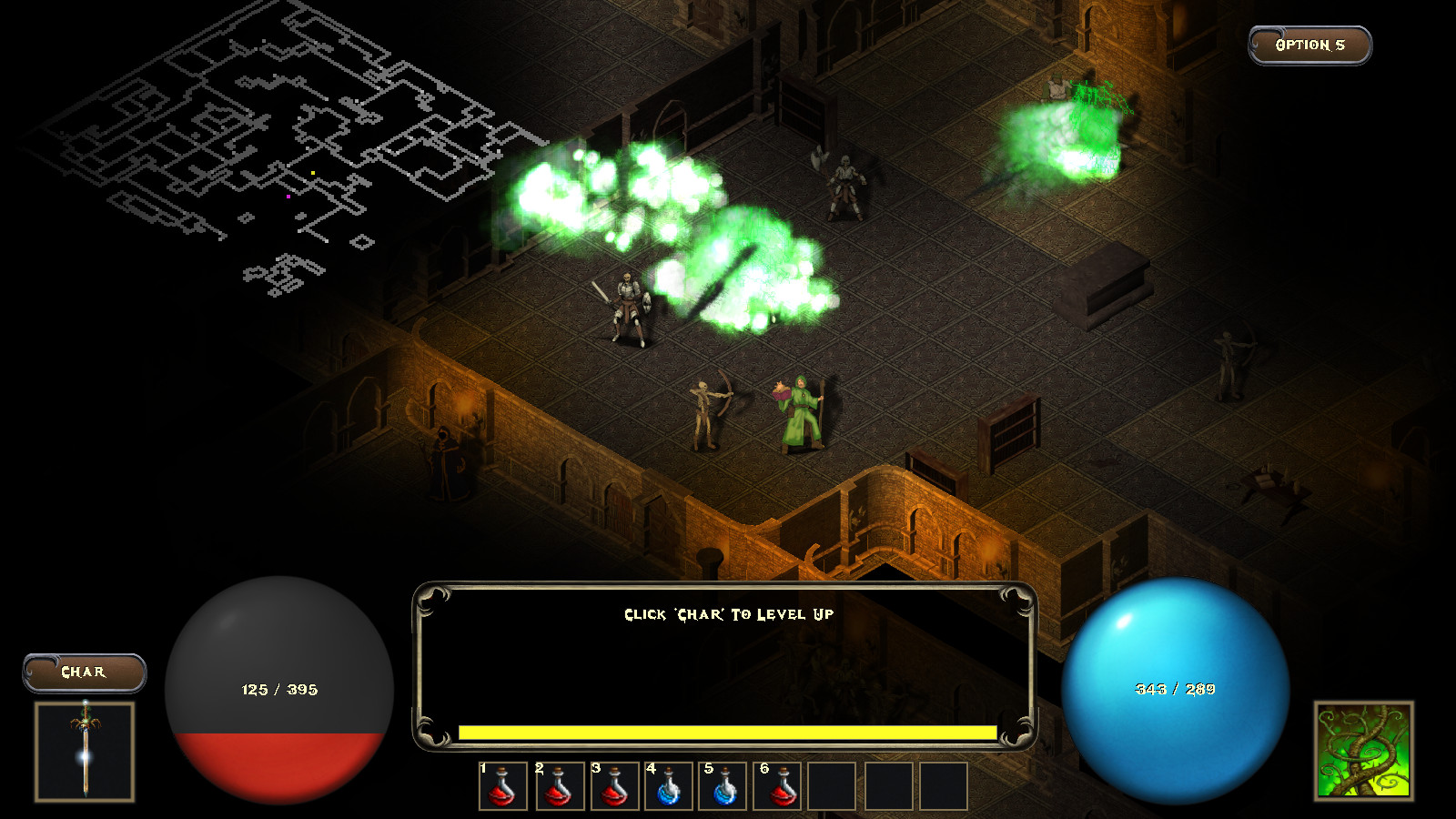Click the yellow player marker on the minimap
This screenshot has width=1456, height=819.
[x=312, y=173]
